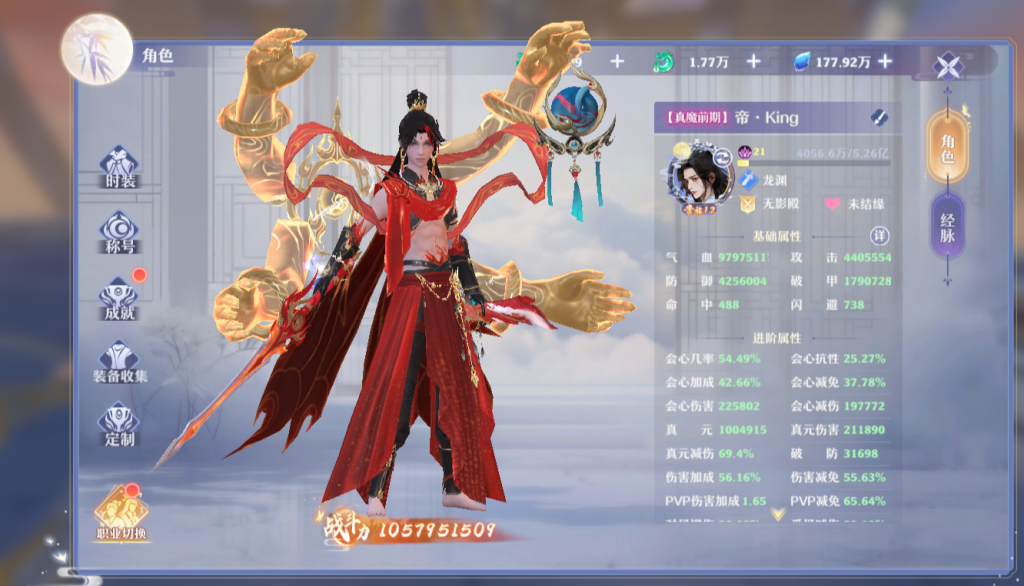Open 职业切换 (class switch)
This screenshot has width=1024, height=586.
(x=121, y=514)
